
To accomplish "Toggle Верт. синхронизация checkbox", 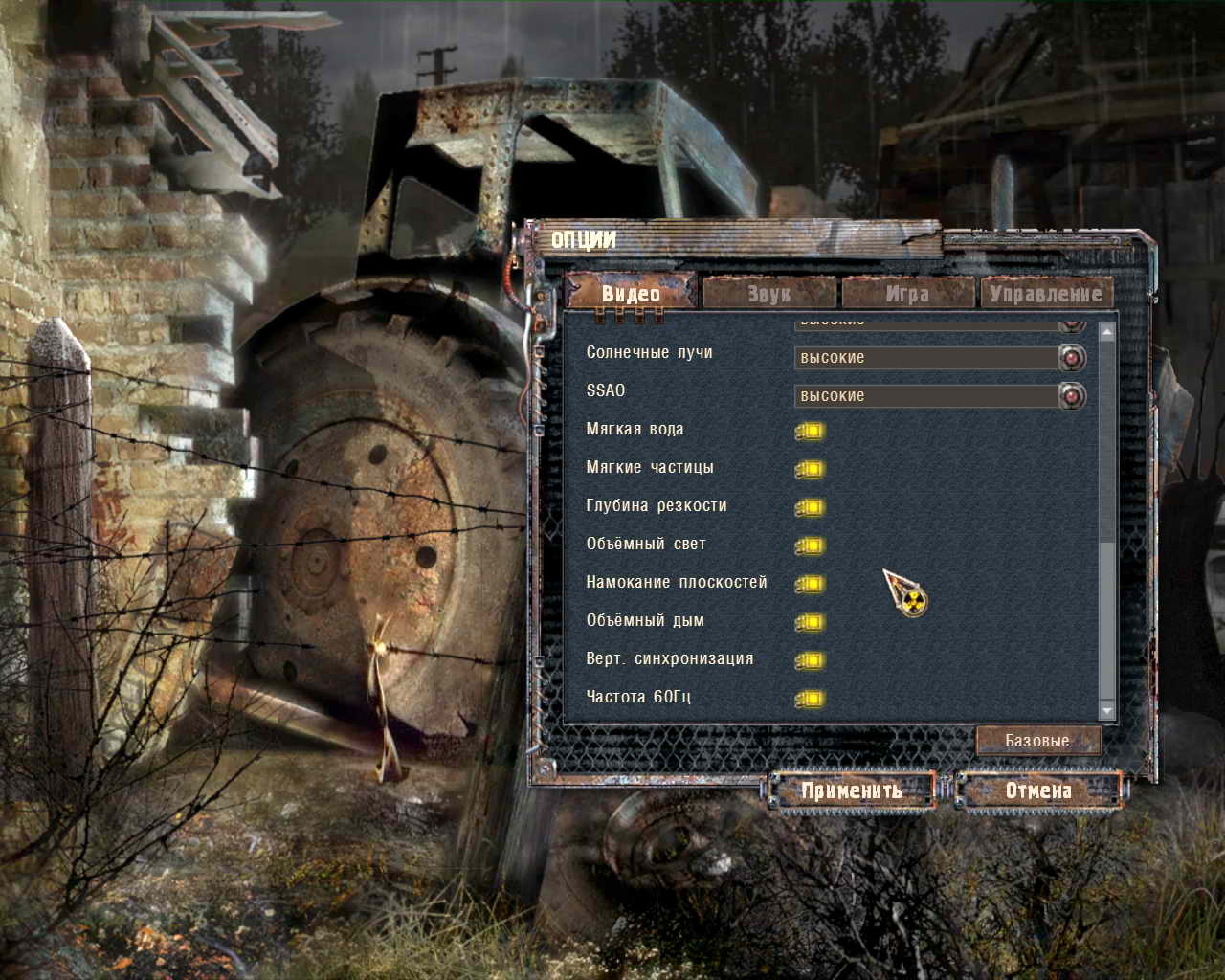I will point(810,660).
